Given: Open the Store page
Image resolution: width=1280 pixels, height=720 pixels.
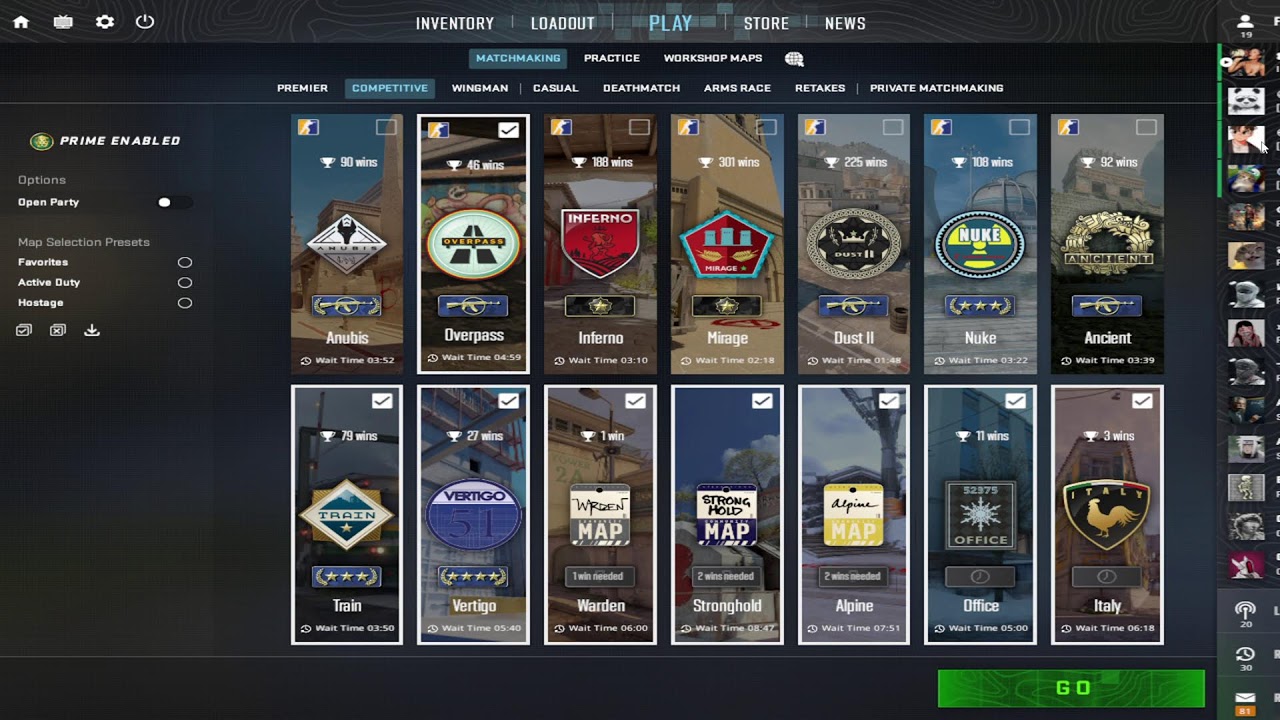Looking at the screenshot, I should tap(766, 23).
